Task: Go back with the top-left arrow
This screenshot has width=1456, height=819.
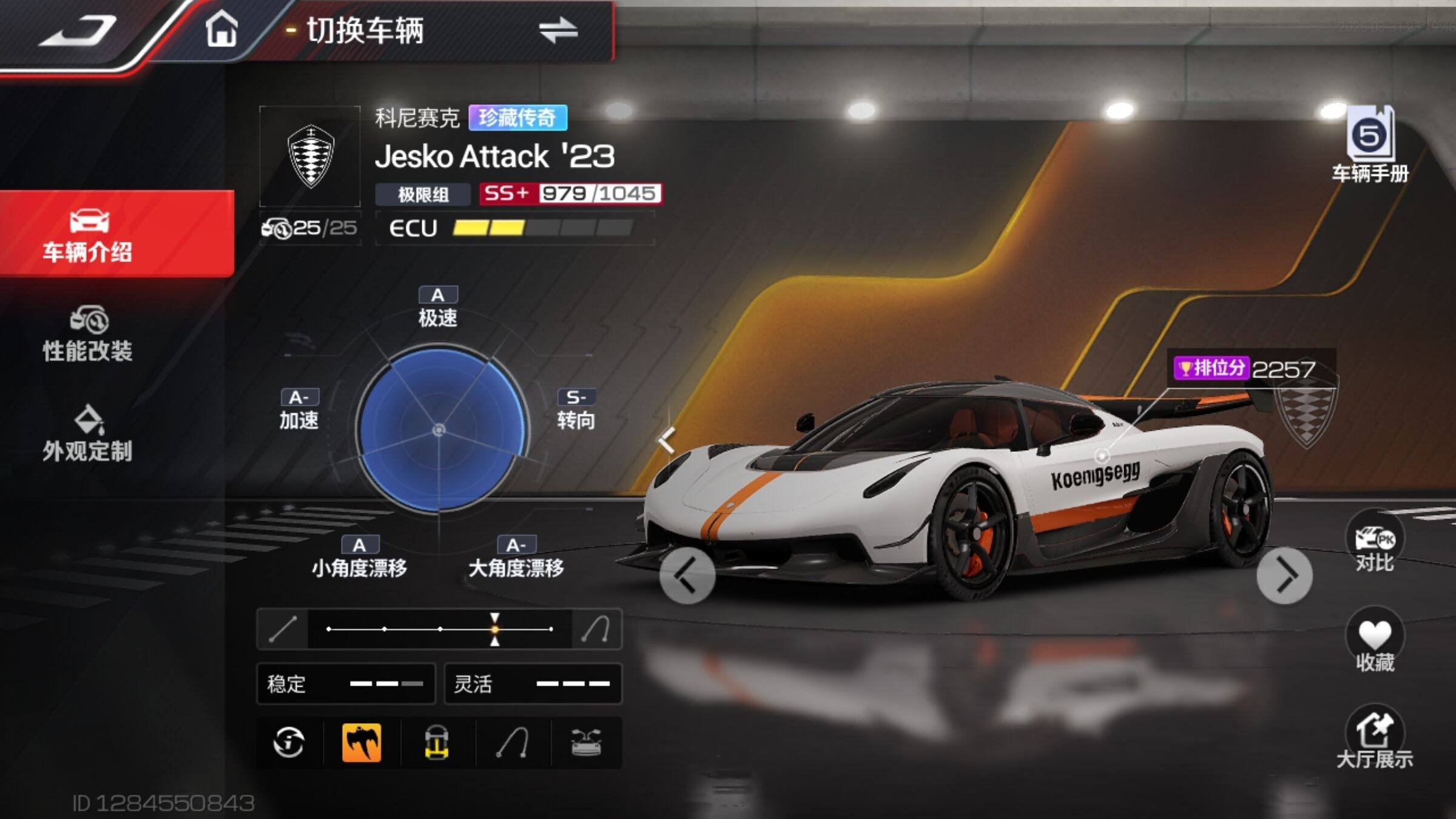Action: click(78, 30)
